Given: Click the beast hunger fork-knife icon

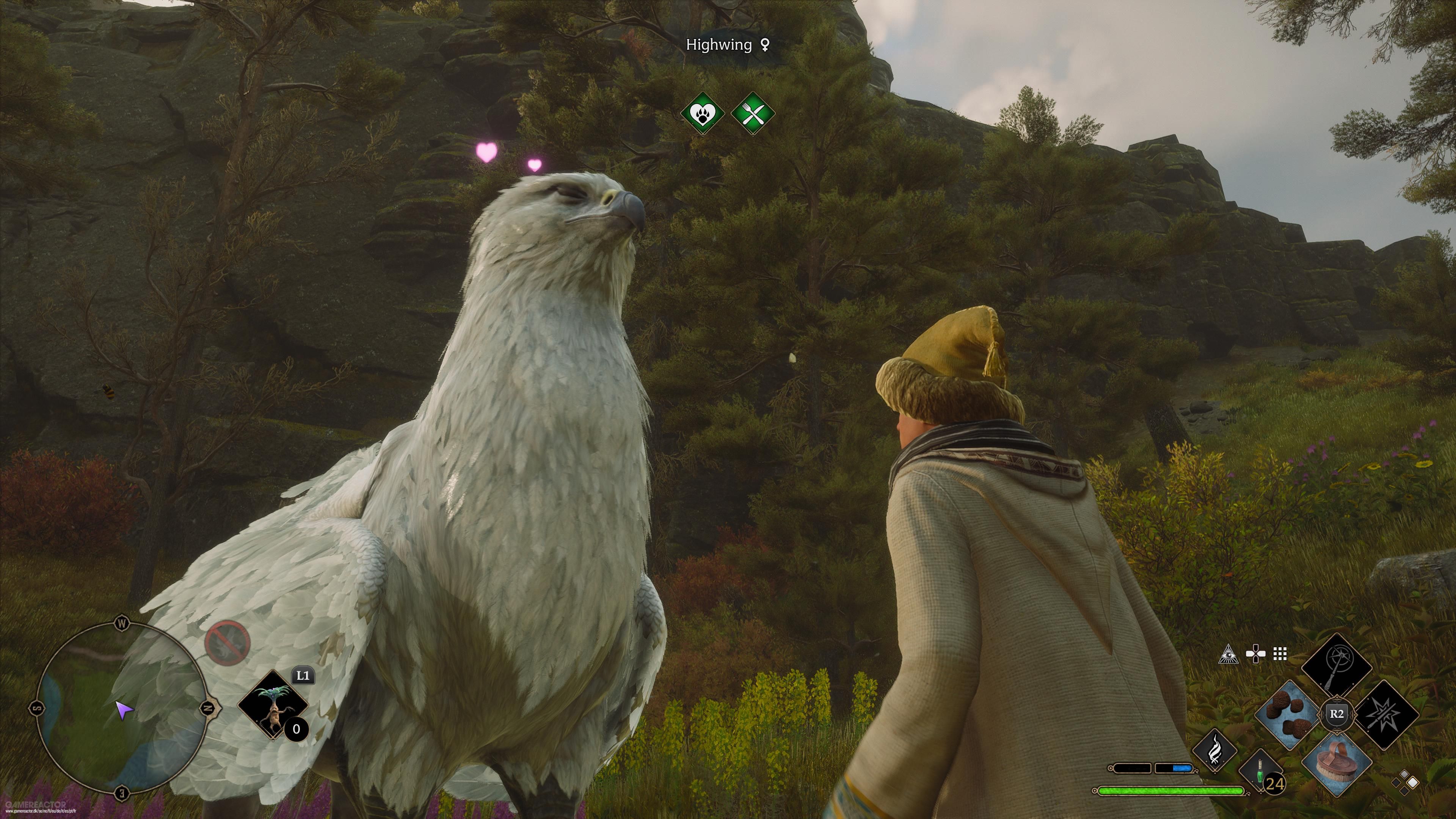Looking at the screenshot, I should [x=752, y=114].
